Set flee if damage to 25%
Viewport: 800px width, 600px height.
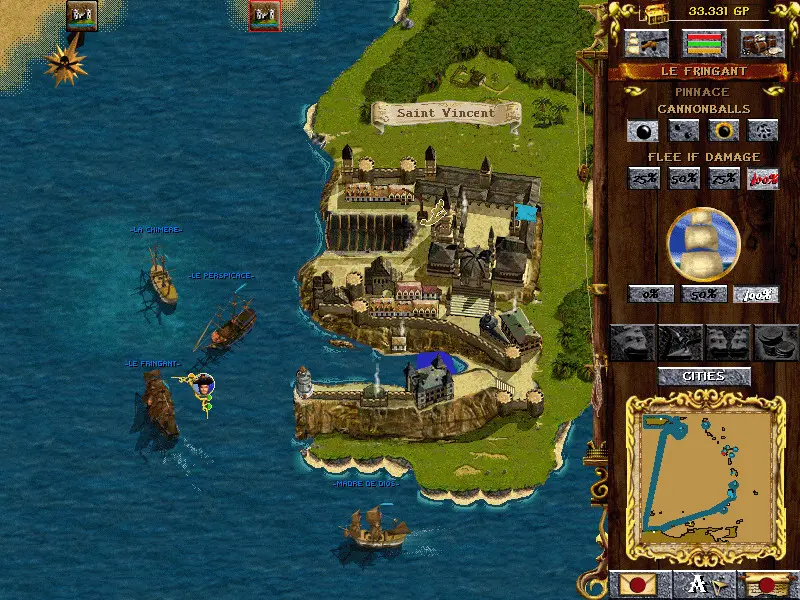643,178
